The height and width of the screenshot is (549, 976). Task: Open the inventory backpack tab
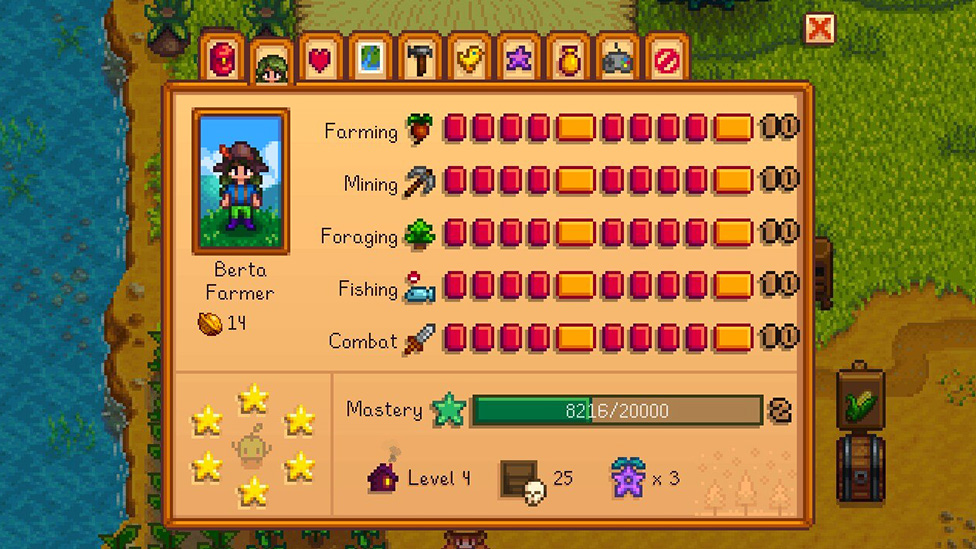click(222, 60)
